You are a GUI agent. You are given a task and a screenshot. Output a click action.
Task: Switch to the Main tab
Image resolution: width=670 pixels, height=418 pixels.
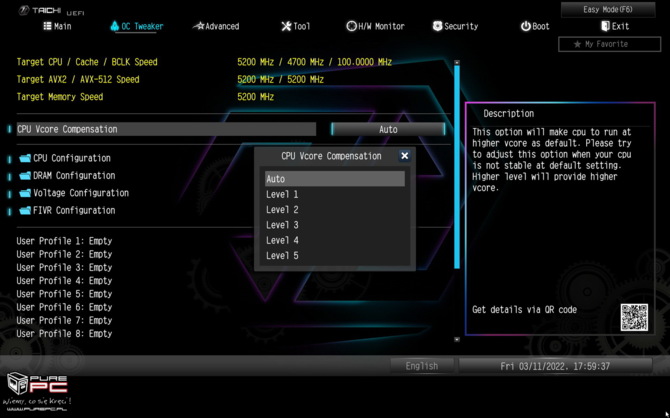pyautogui.click(x=57, y=26)
